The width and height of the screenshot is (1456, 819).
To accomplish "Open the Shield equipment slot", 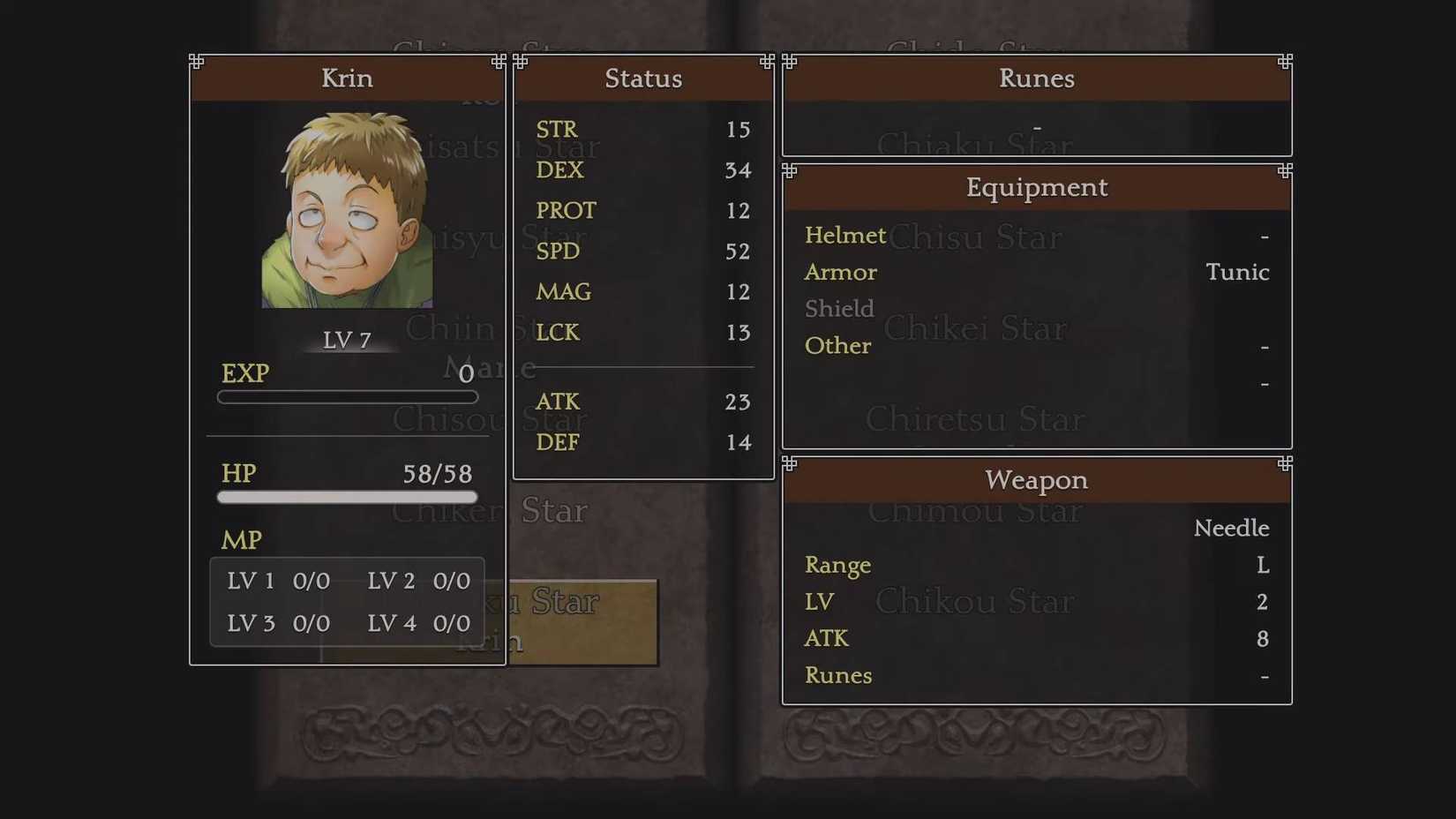I will click(x=838, y=309).
